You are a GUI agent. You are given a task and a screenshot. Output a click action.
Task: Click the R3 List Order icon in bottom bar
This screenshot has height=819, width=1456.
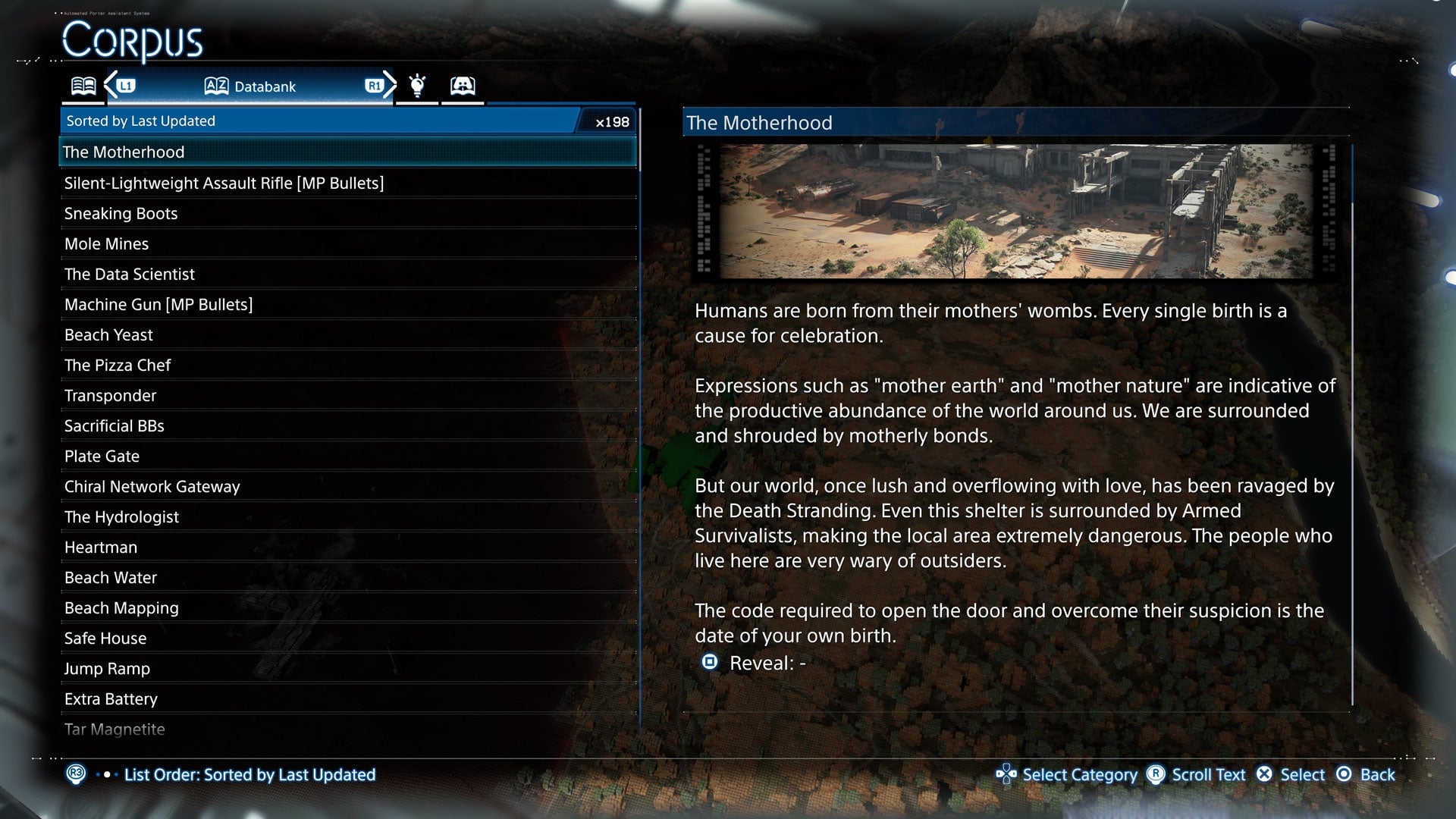pyautogui.click(x=77, y=774)
